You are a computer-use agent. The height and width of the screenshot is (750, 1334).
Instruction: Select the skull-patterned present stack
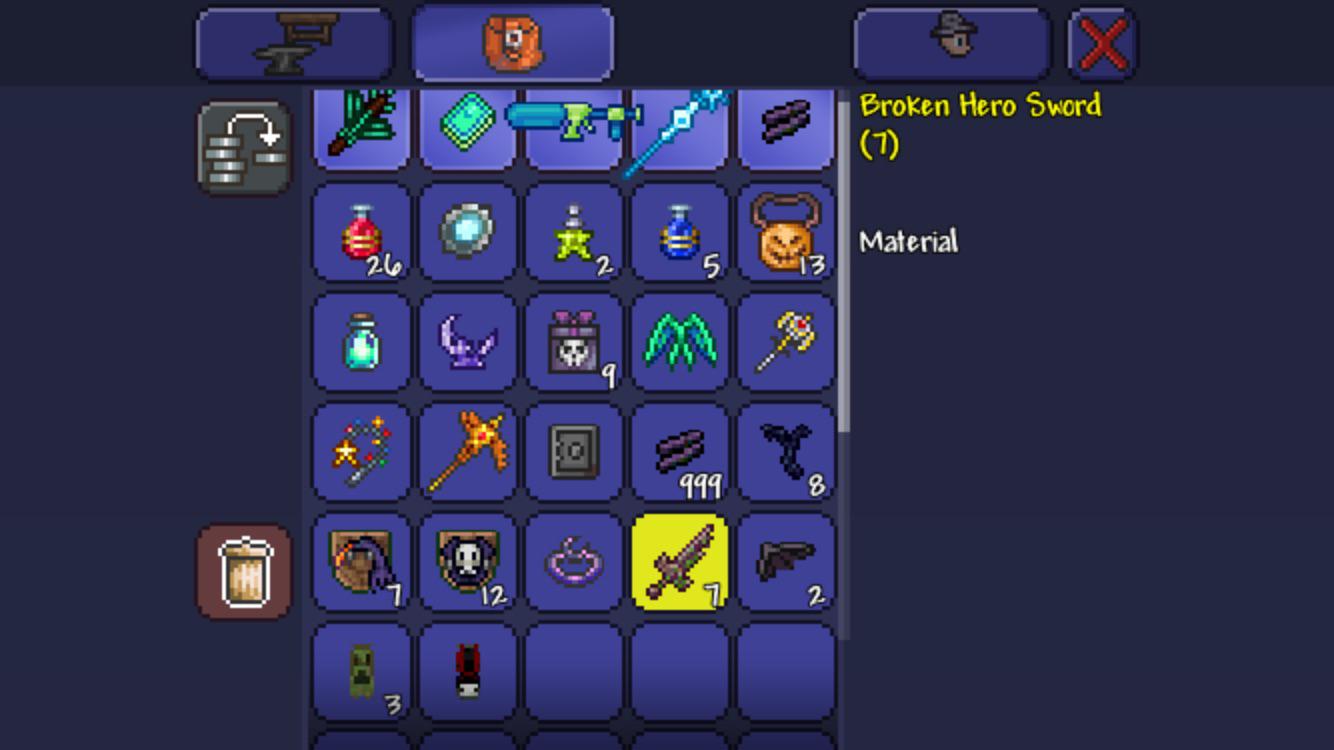pos(573,343)
